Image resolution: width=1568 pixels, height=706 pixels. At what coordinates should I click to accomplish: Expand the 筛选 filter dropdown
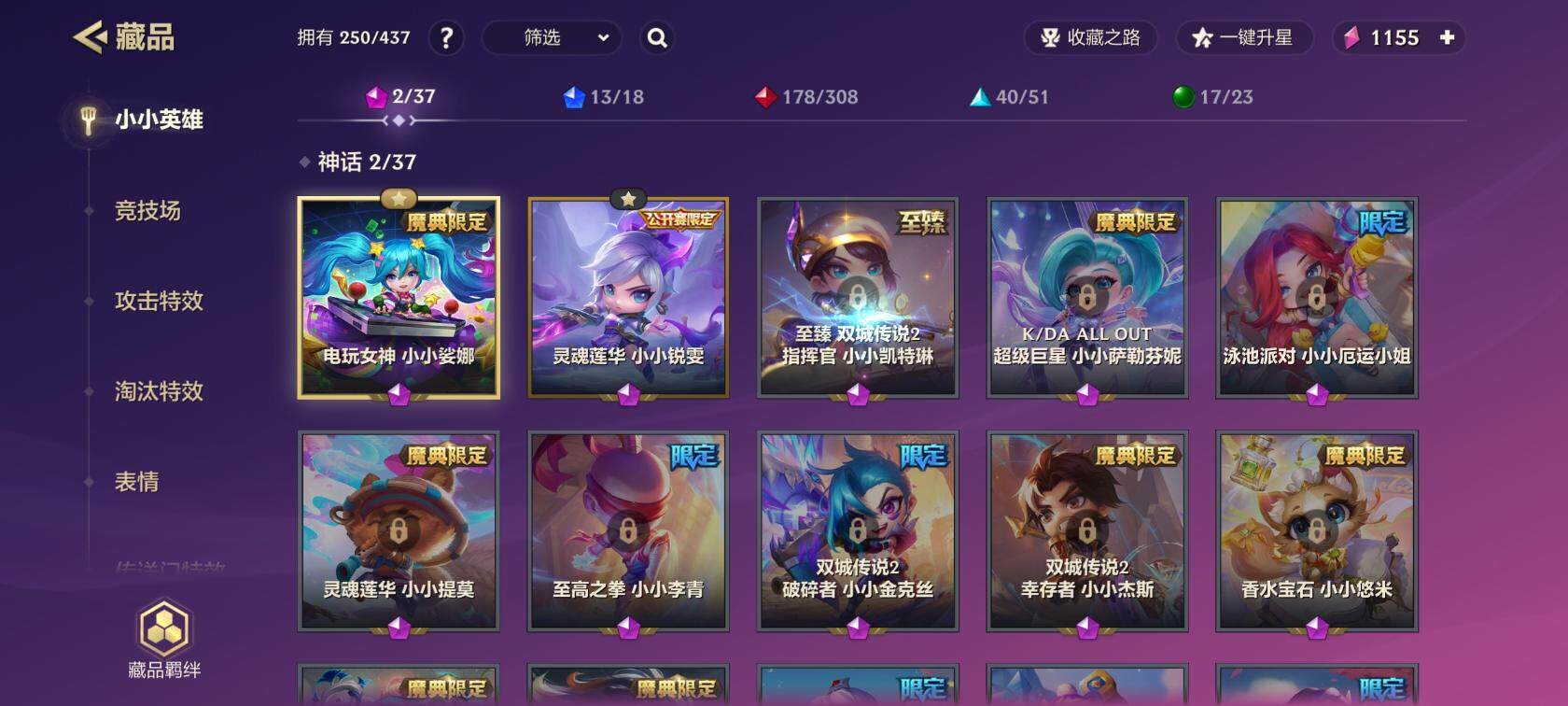tap(552, 38)
